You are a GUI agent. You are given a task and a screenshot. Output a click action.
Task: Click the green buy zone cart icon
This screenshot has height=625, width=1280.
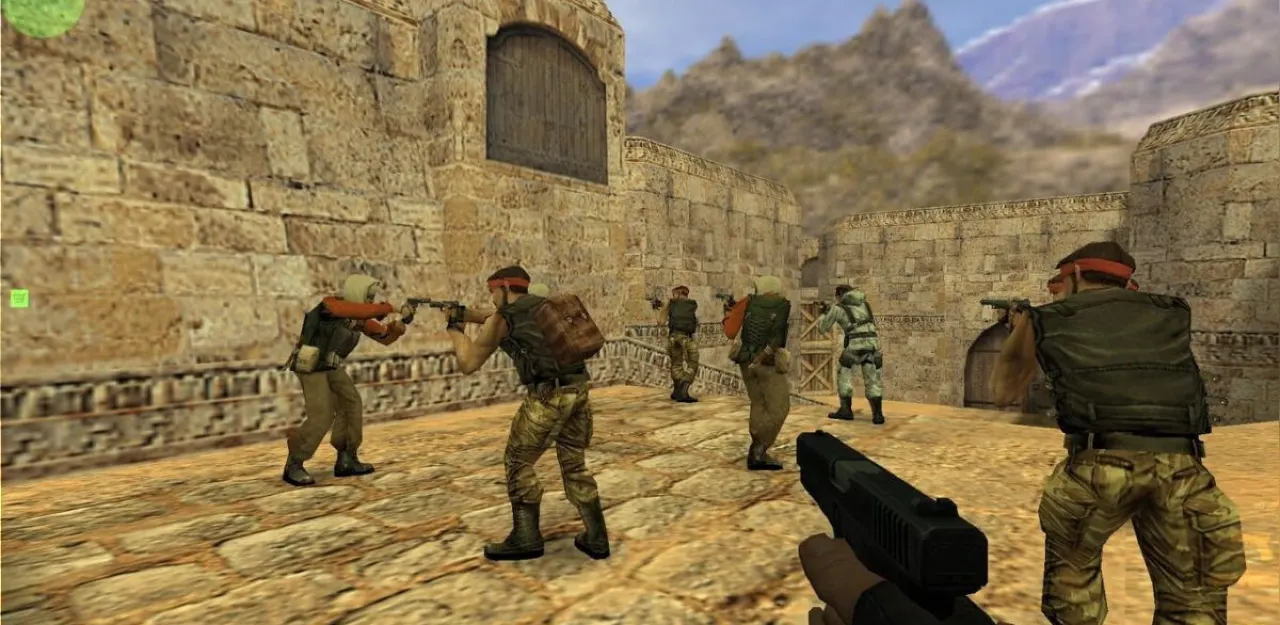pos(19,298)
